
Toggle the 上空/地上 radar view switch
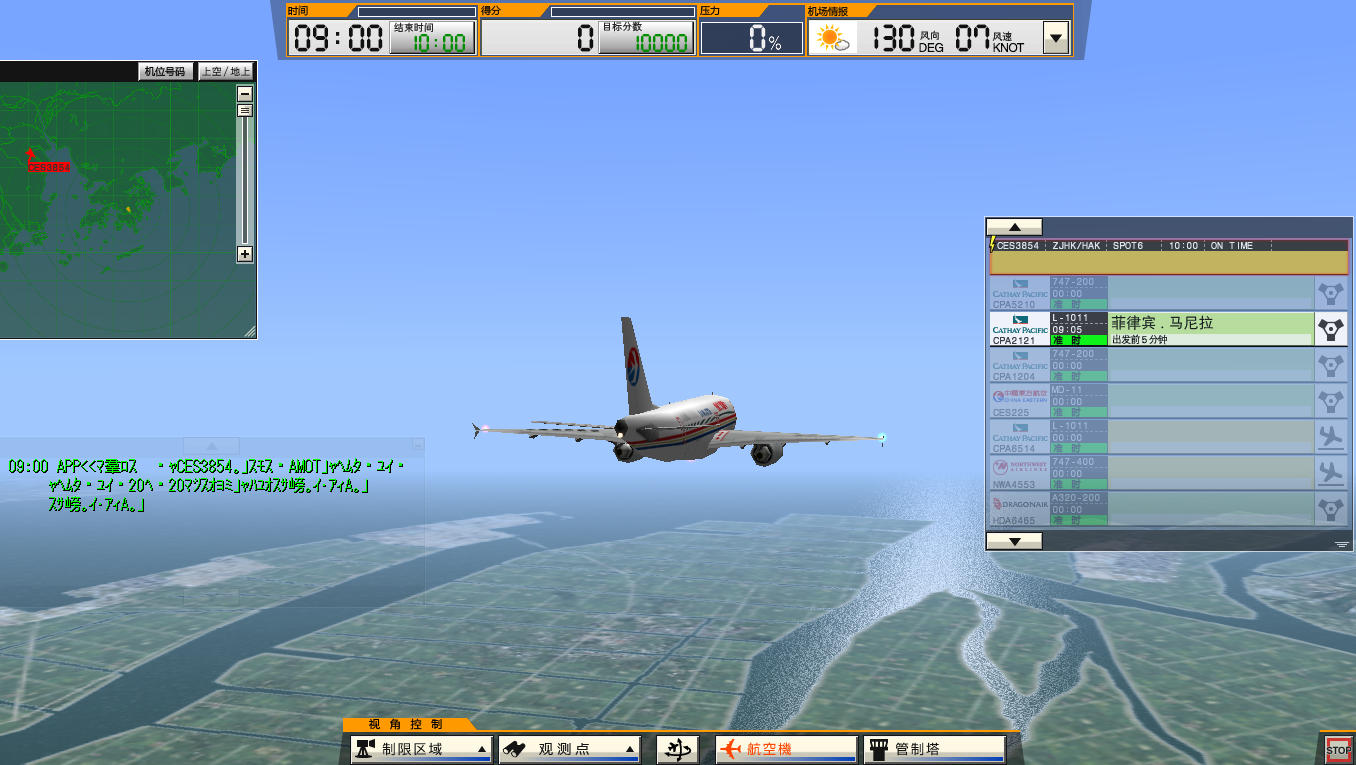point(225,71)
